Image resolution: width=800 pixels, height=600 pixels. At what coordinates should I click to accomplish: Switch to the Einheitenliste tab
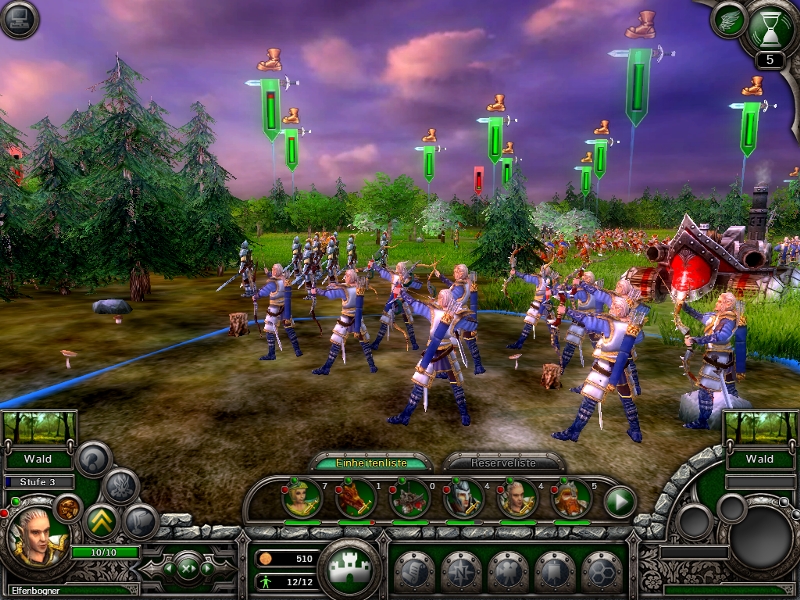[x=370, y=462]
